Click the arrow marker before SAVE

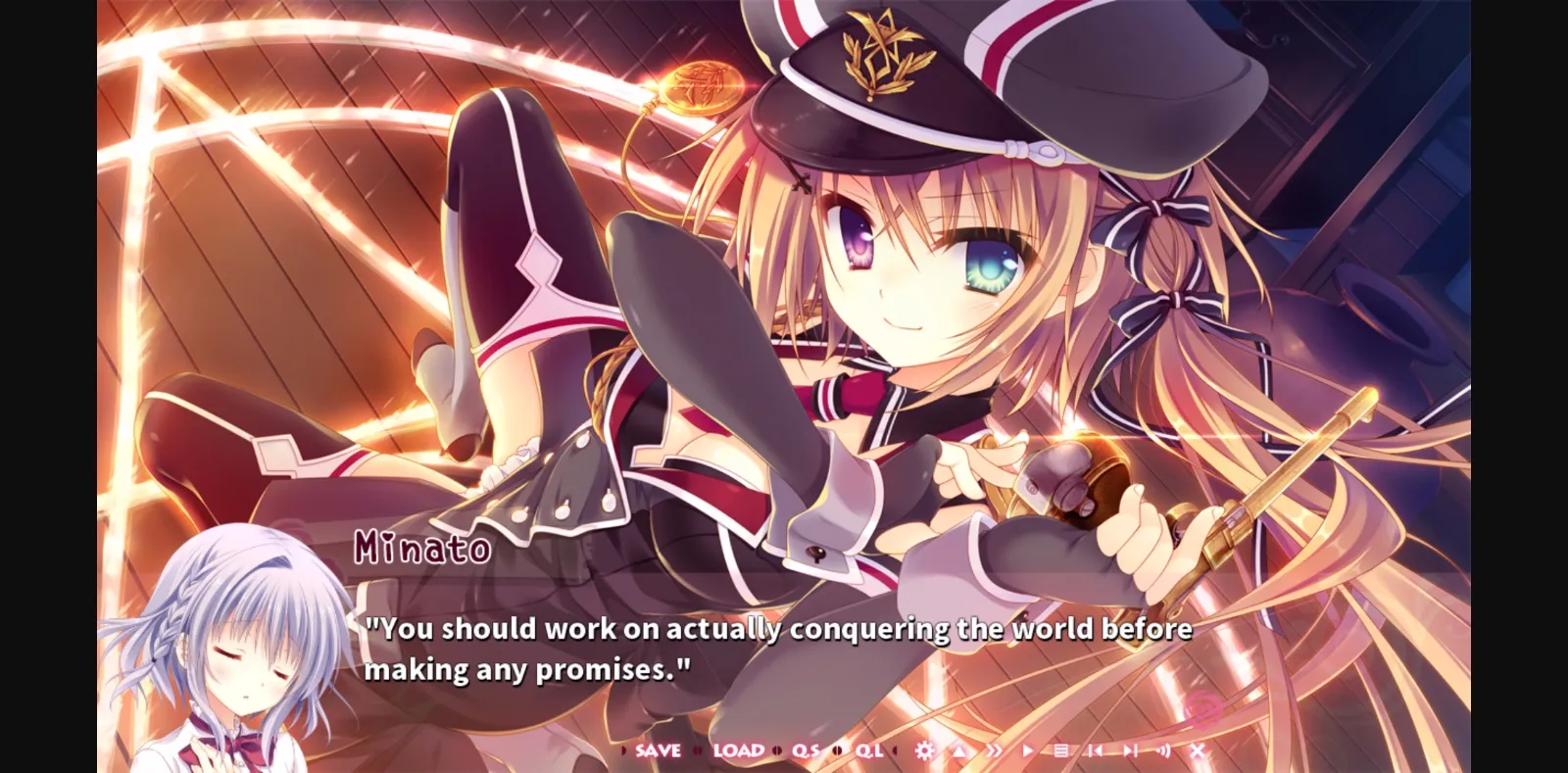622,750
